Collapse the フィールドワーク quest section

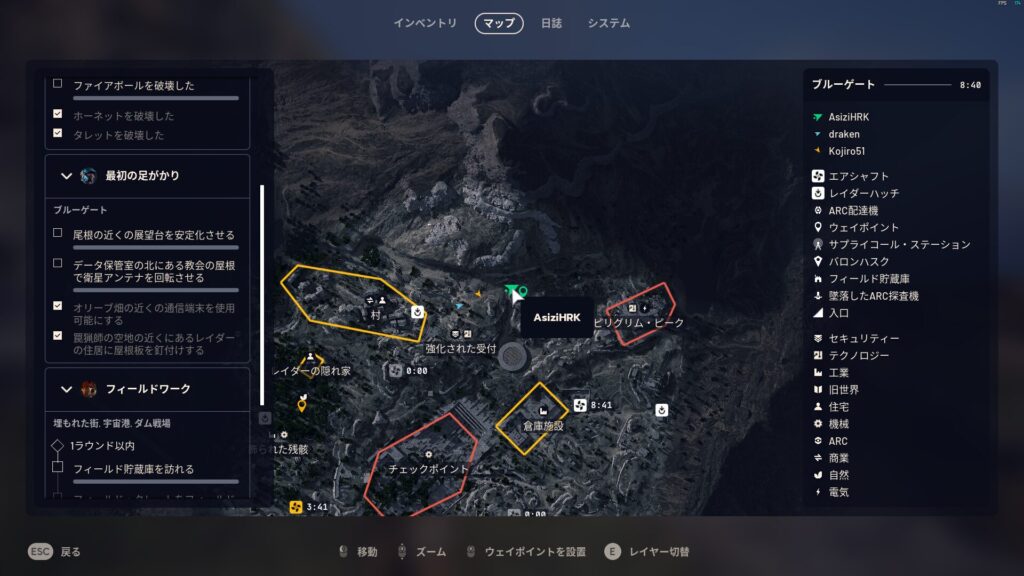(x=67, y=389)
